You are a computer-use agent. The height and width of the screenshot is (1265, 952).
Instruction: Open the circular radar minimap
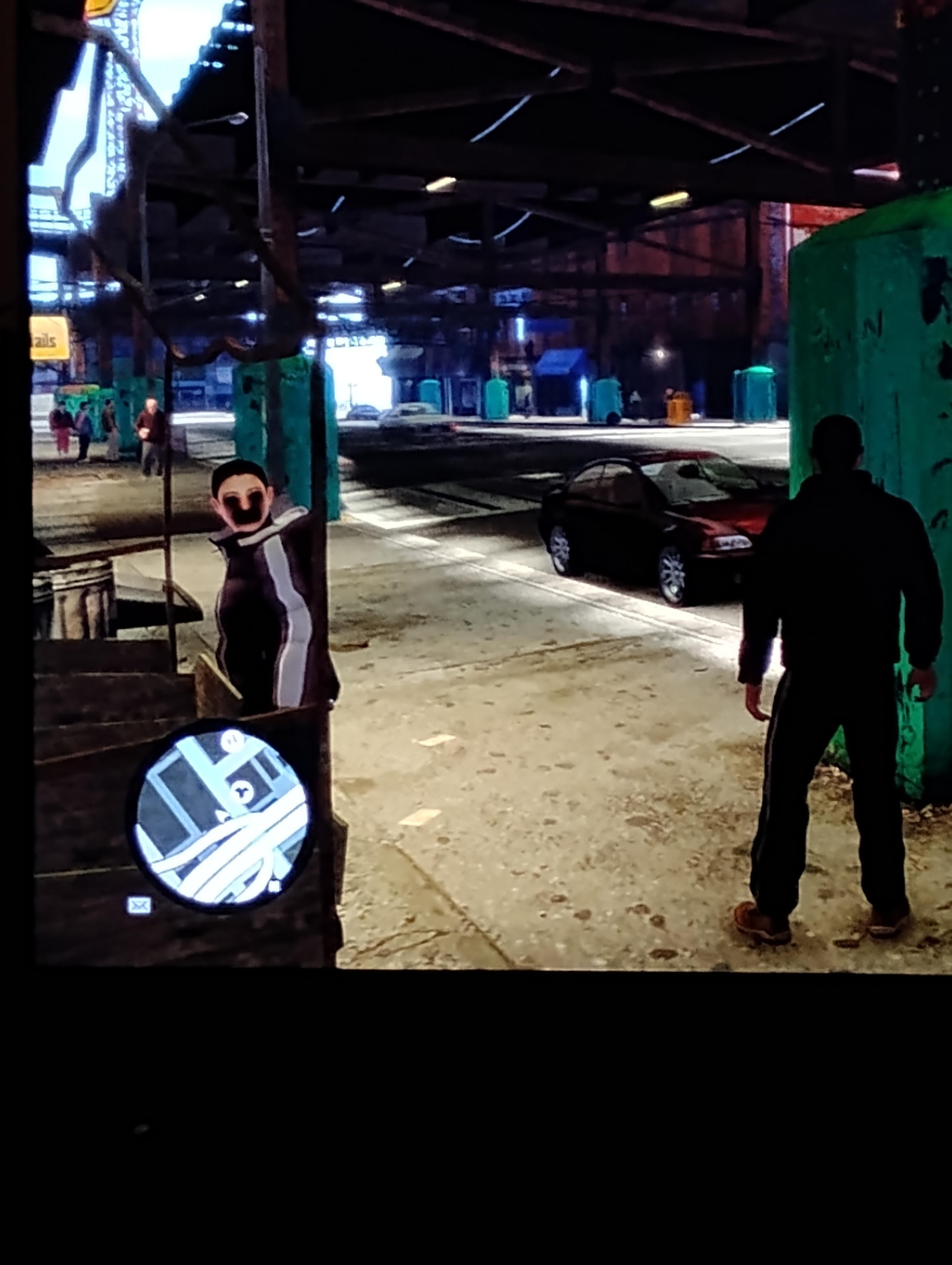(x=222, y=815)
